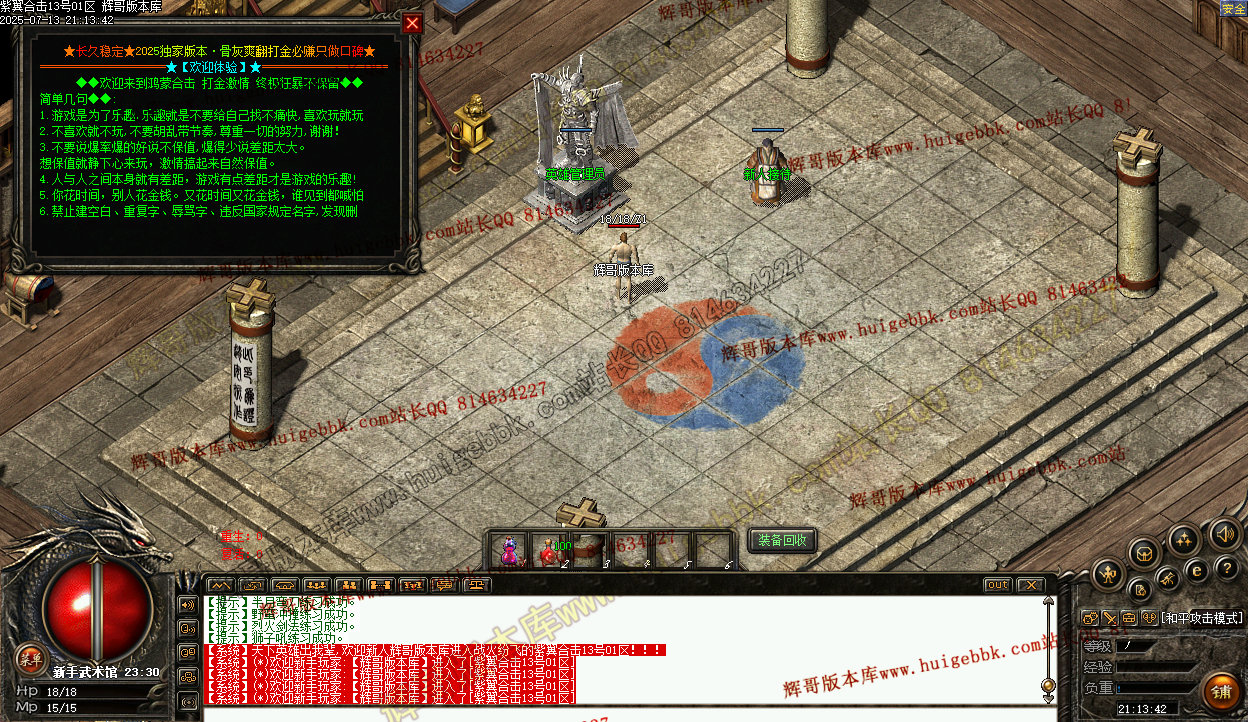Open the warrior character orb icon
1248x722 pixels.
point(1108,574)
